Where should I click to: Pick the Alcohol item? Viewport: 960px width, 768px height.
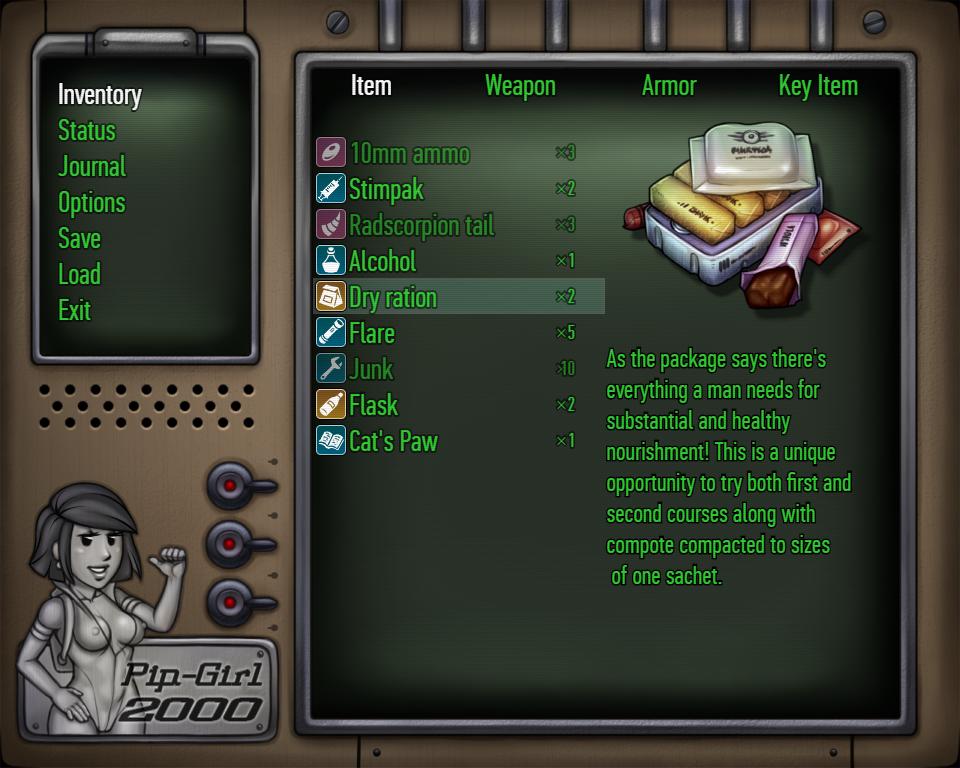tap(382, 261)
